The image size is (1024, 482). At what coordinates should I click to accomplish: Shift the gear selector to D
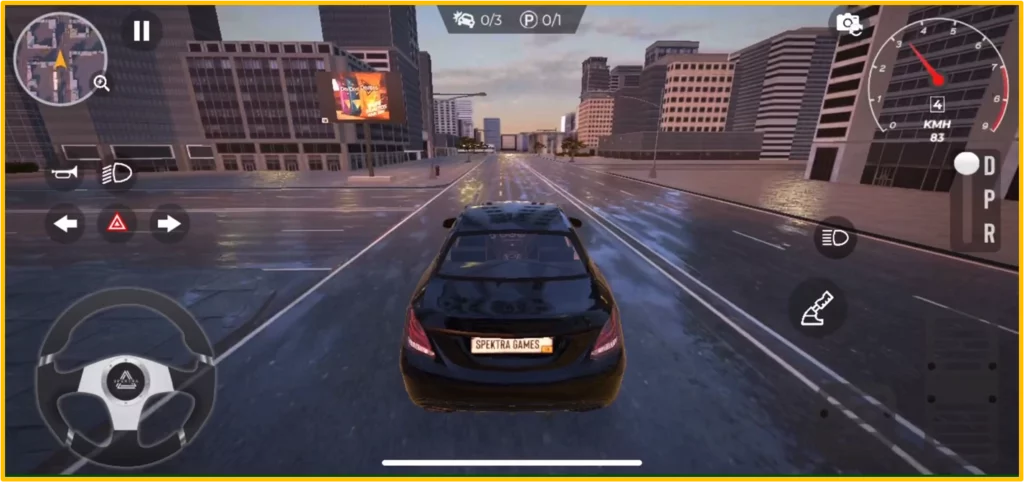(x=989, y=165)
